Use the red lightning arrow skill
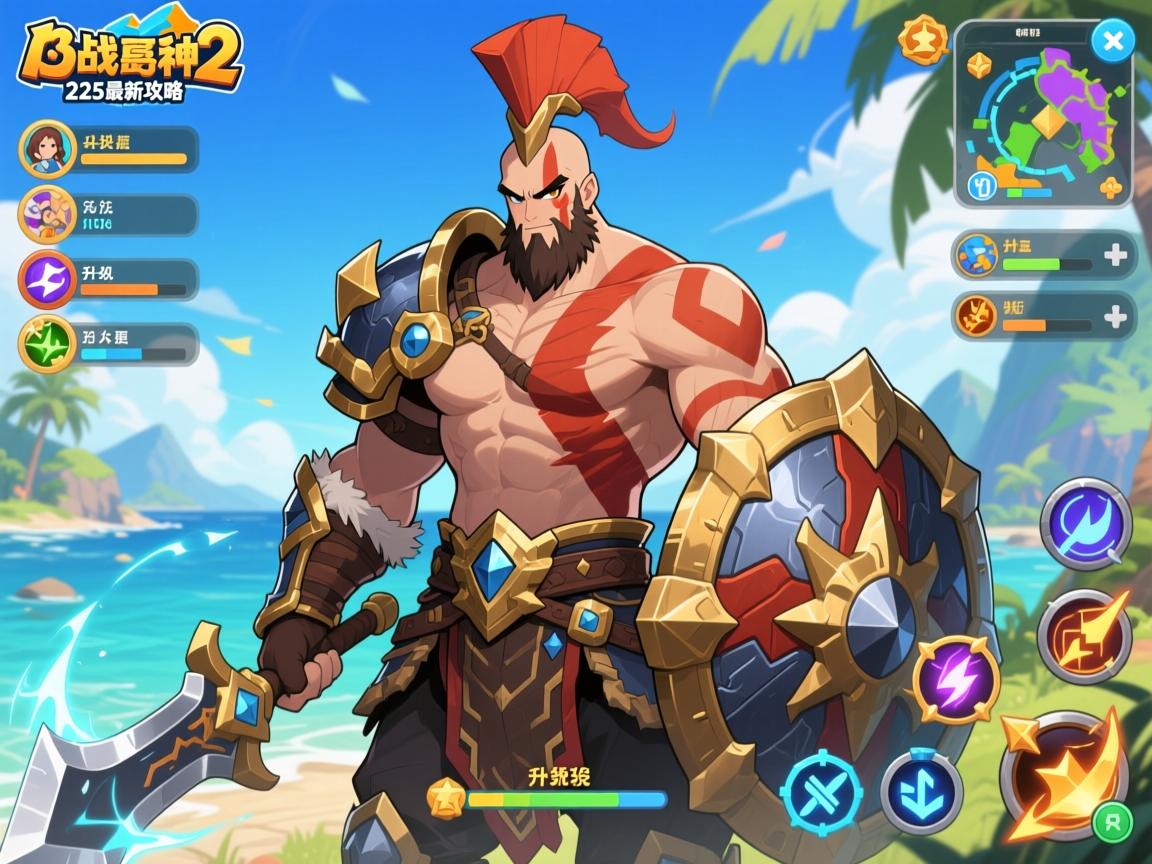The width and height of the screenshot is (1152, 864). [1083, 634]
